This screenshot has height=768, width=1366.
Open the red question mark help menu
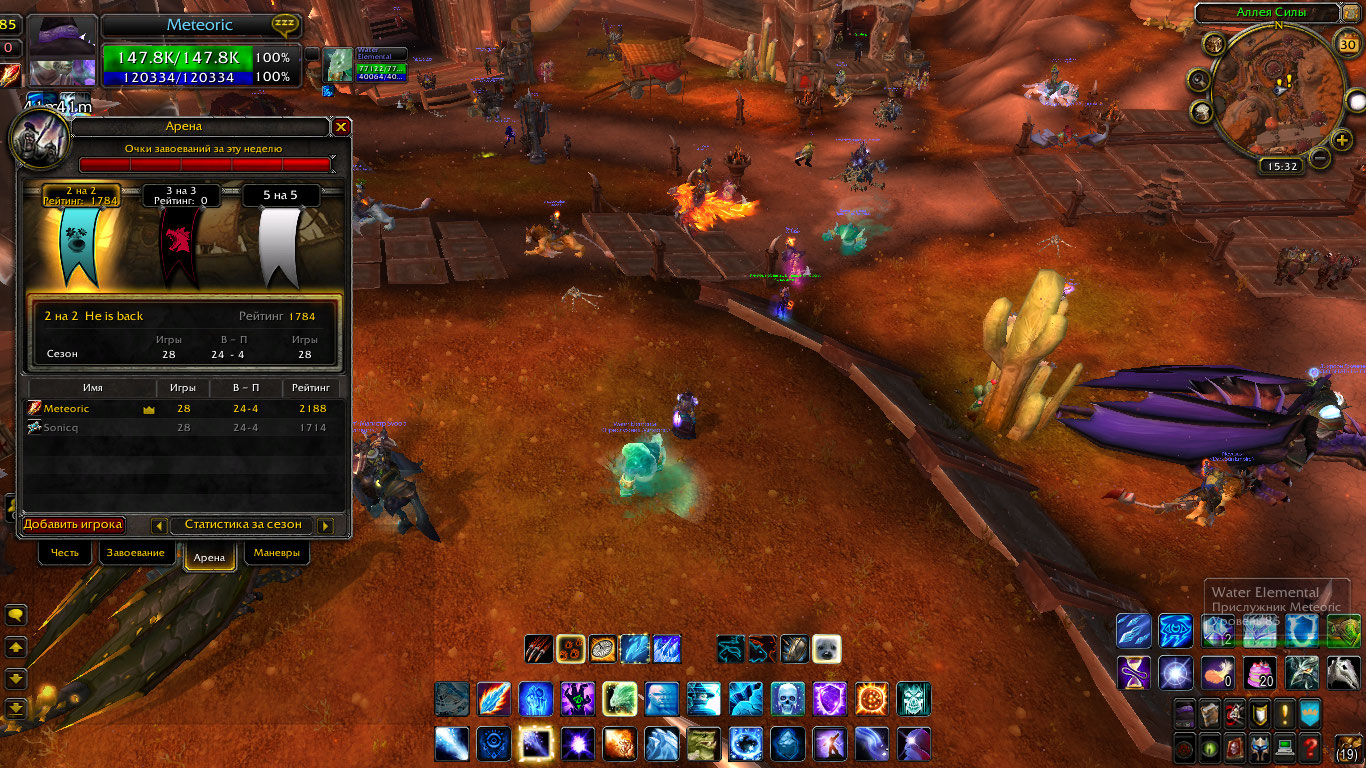1310,747
